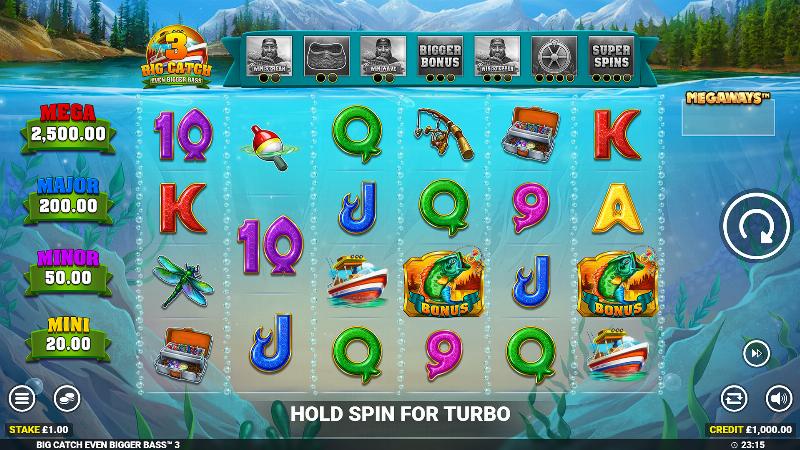The width and height of the screenshot is (800, 450).
Task: Open autoplay with the looping arrows icon
Action: point(735,397)
